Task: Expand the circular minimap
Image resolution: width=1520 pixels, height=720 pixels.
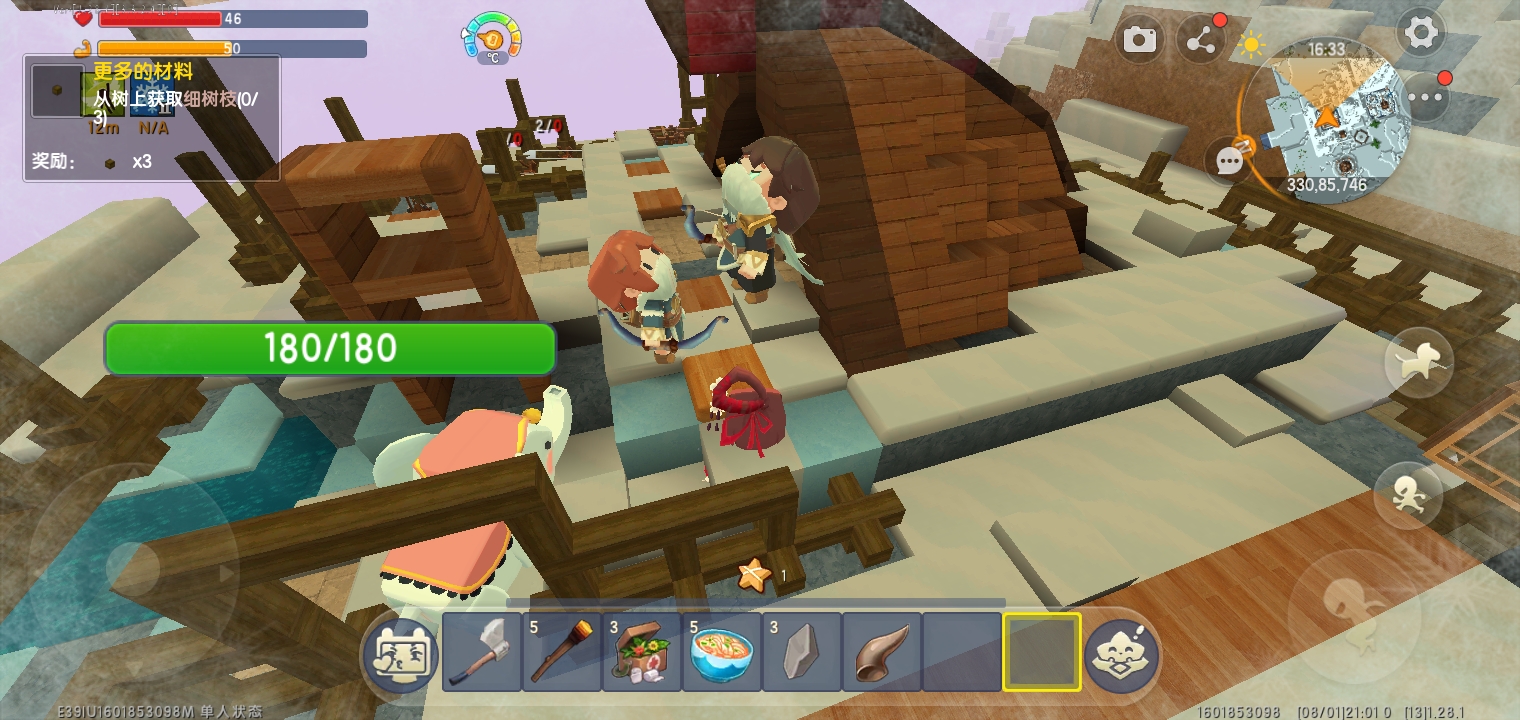Action: pyautogui.click(x=1326, y=120)
